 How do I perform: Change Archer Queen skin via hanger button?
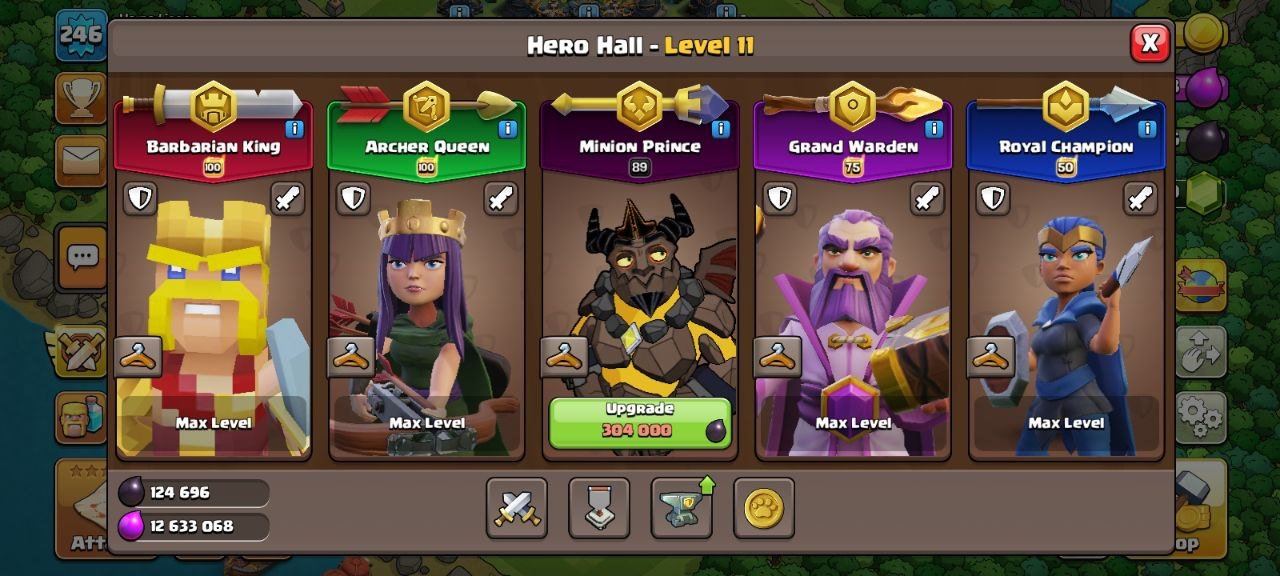tap(351, 357)
